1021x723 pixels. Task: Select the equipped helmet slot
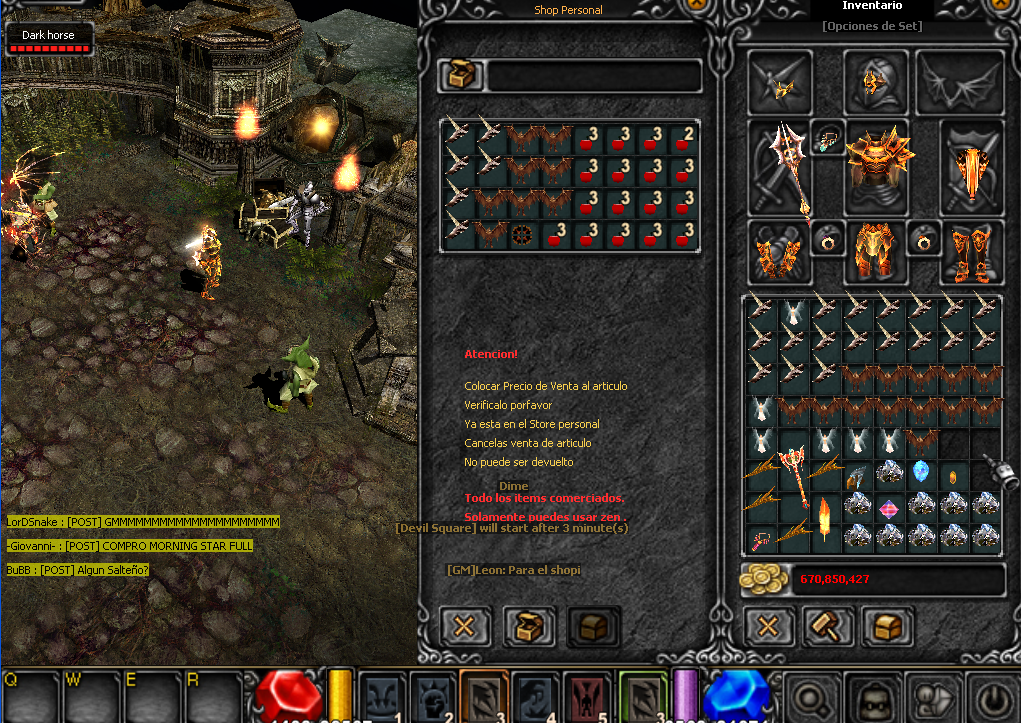(x=876, y=82)
